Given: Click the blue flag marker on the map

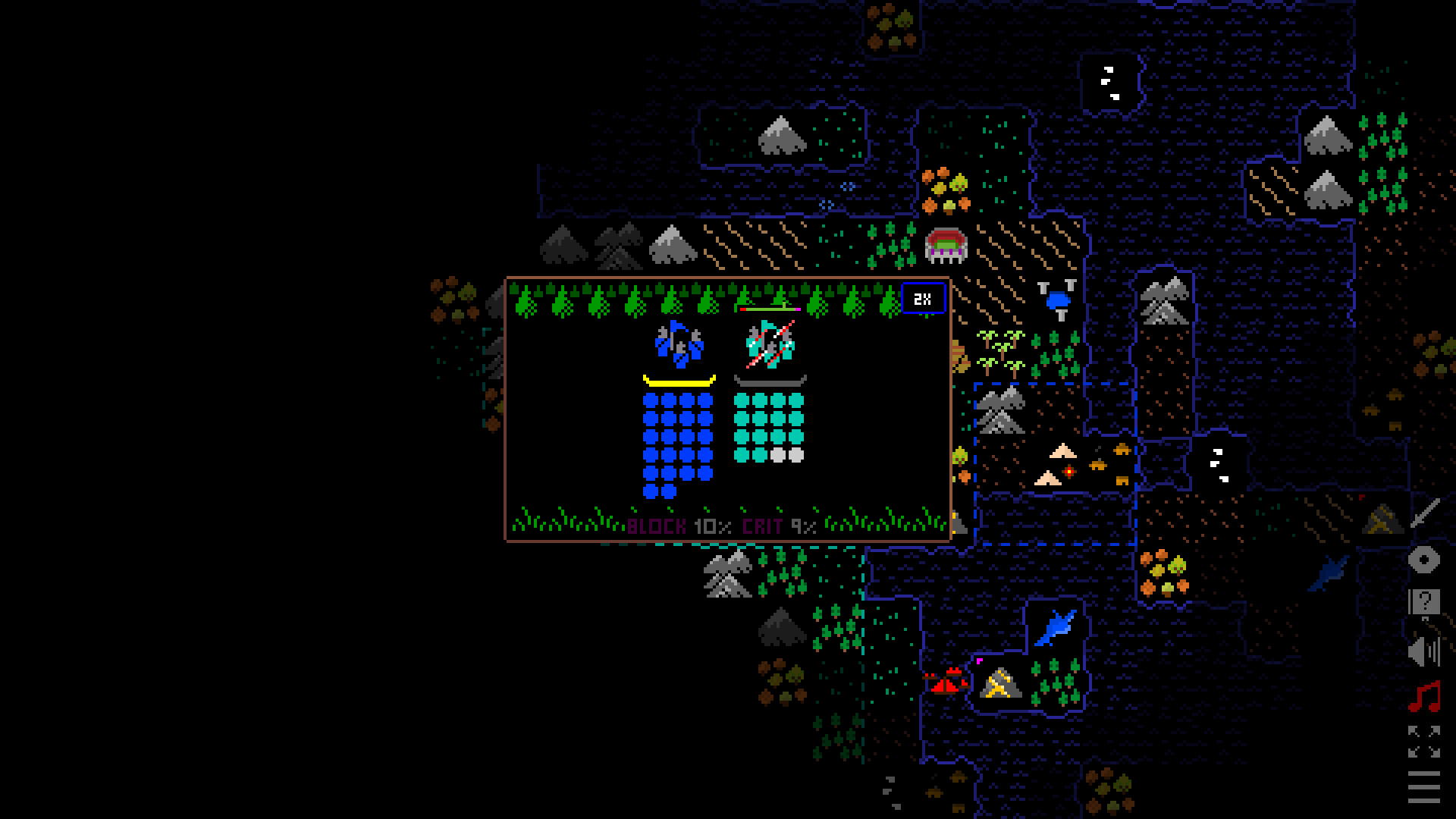Looking at the screenshot, I should 1056,301.
